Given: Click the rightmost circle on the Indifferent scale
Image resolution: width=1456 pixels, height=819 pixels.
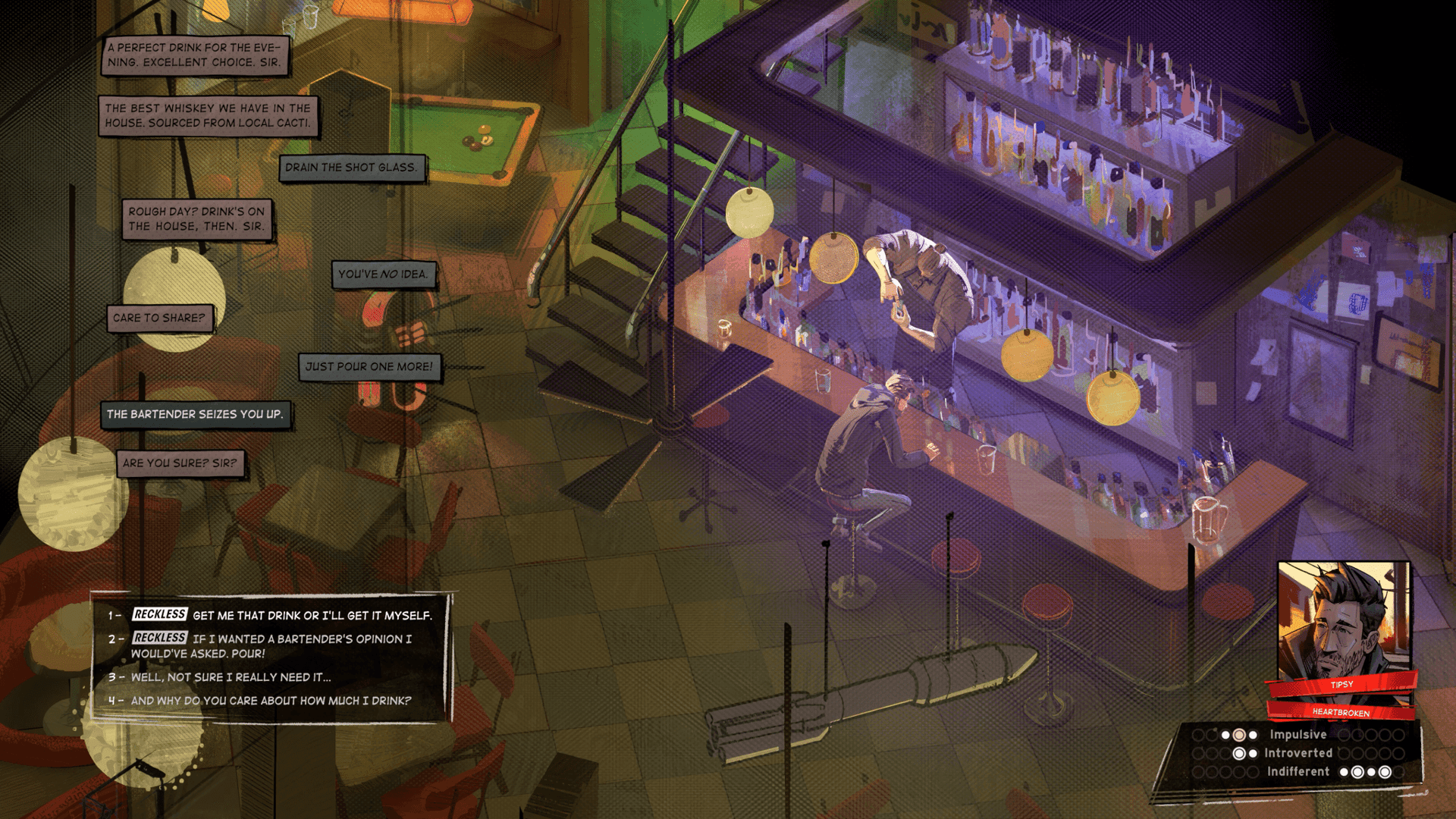Looking at the screenshot, I should 1398,771.
